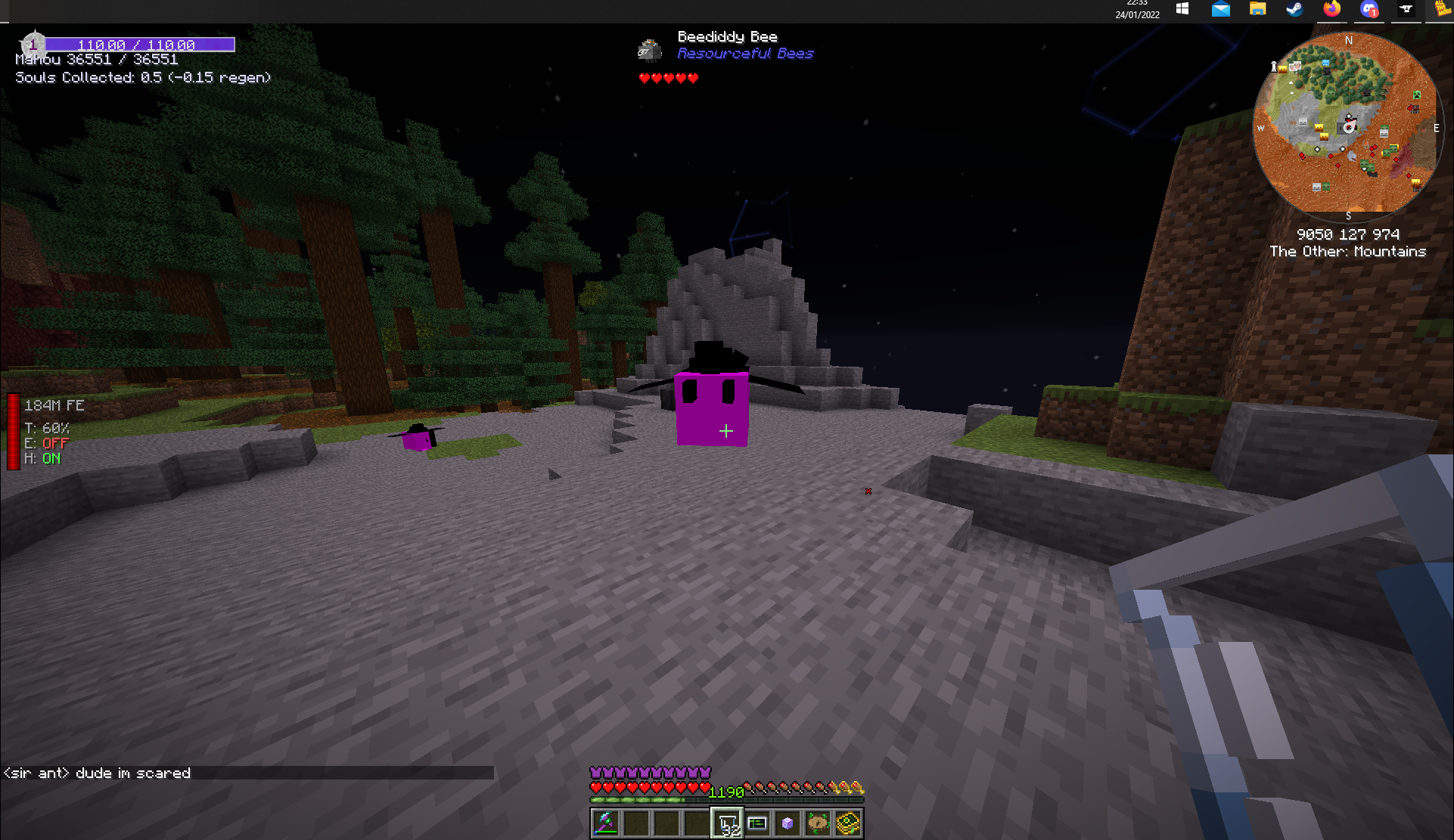
Task: Click the chat message from sir ant
Action: [96, 773]
